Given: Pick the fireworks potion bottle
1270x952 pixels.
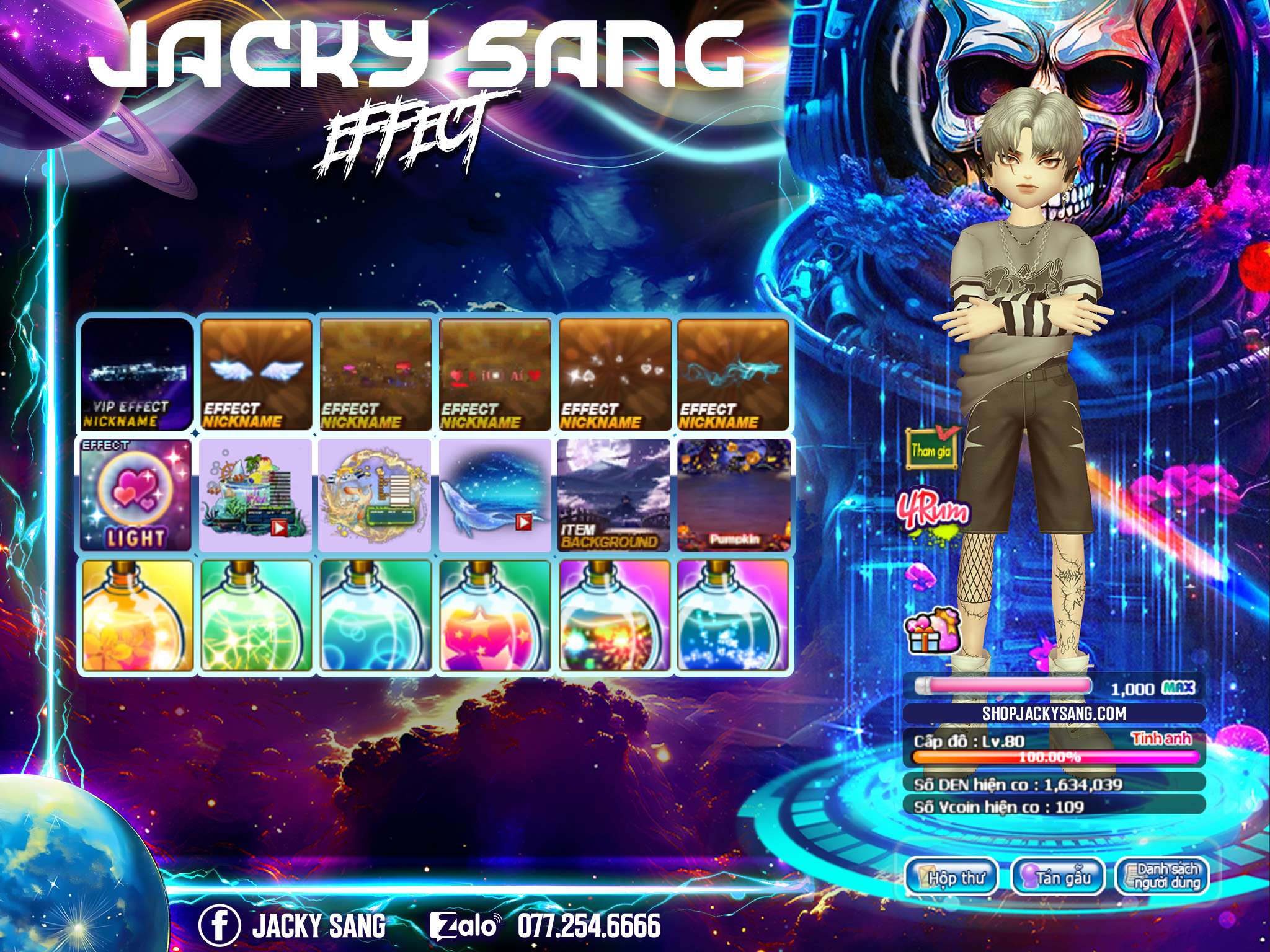Looking at the screenshot, I should (x=613, y=615).
